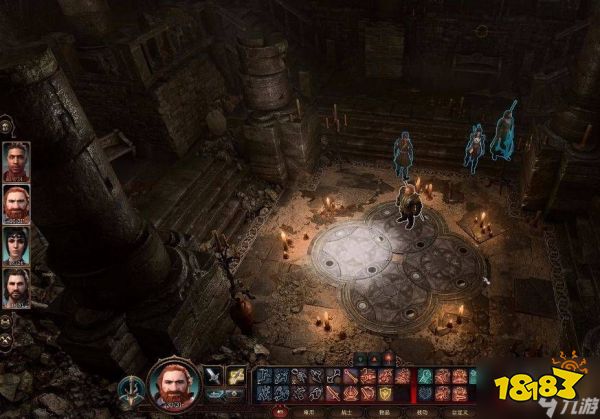Viewport: 600px width, 419px height.
Task: Select the dark-haired woman's party portrait
Action: [16, 245]
